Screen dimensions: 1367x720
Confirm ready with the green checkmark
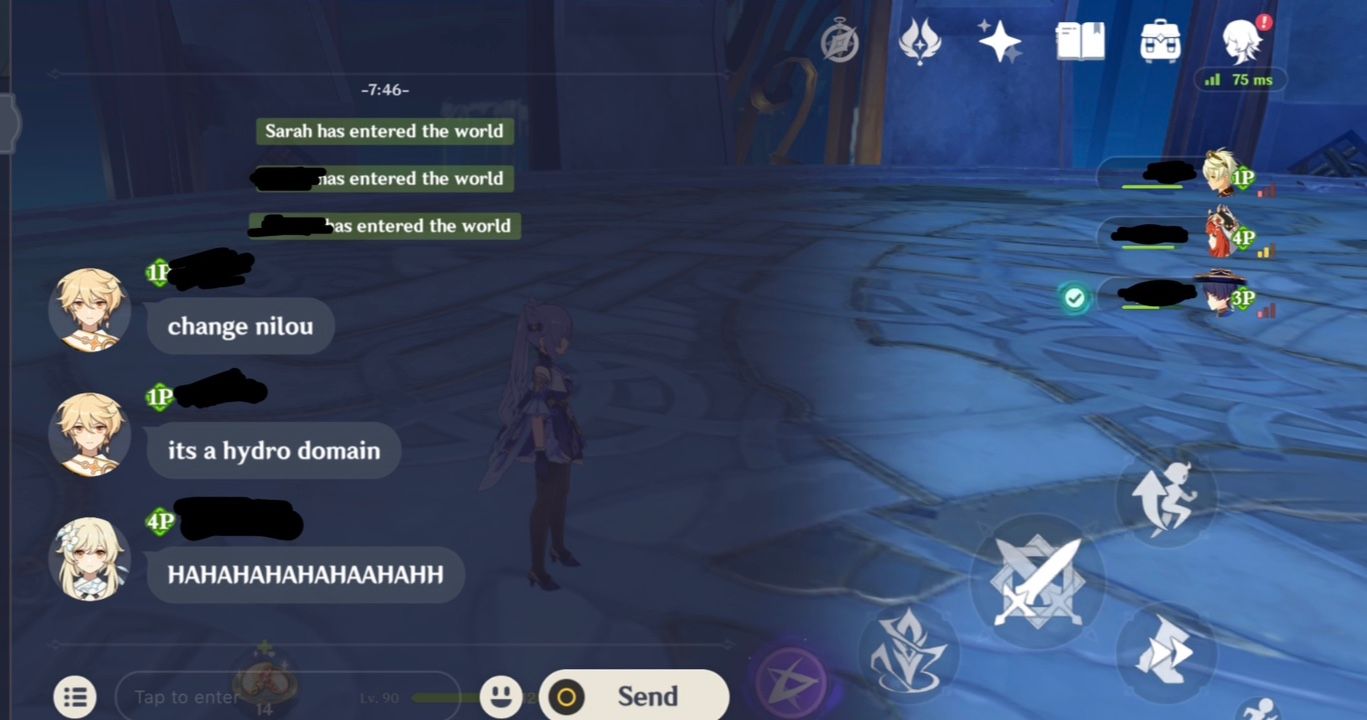pyautogui.click(x=1073, y=297)
